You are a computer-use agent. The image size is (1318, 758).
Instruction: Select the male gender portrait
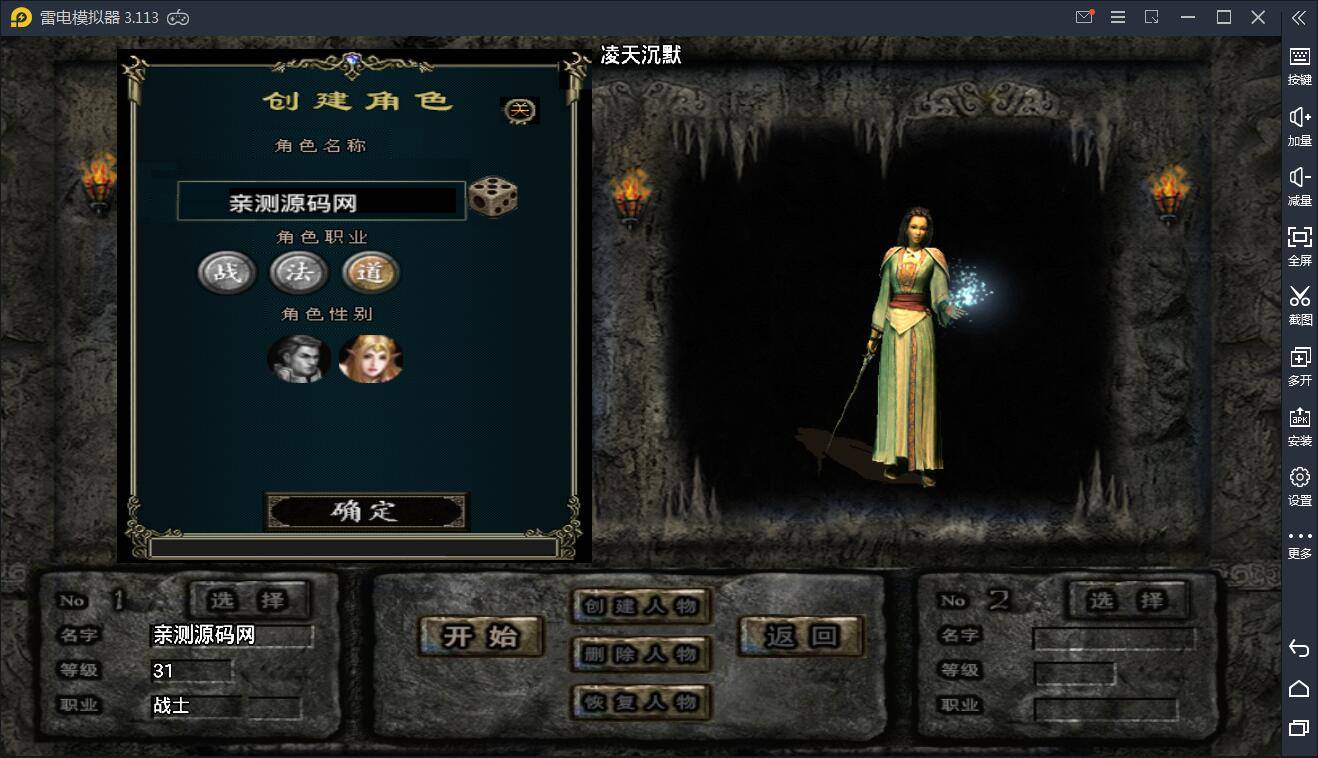(x=299, y=360)
